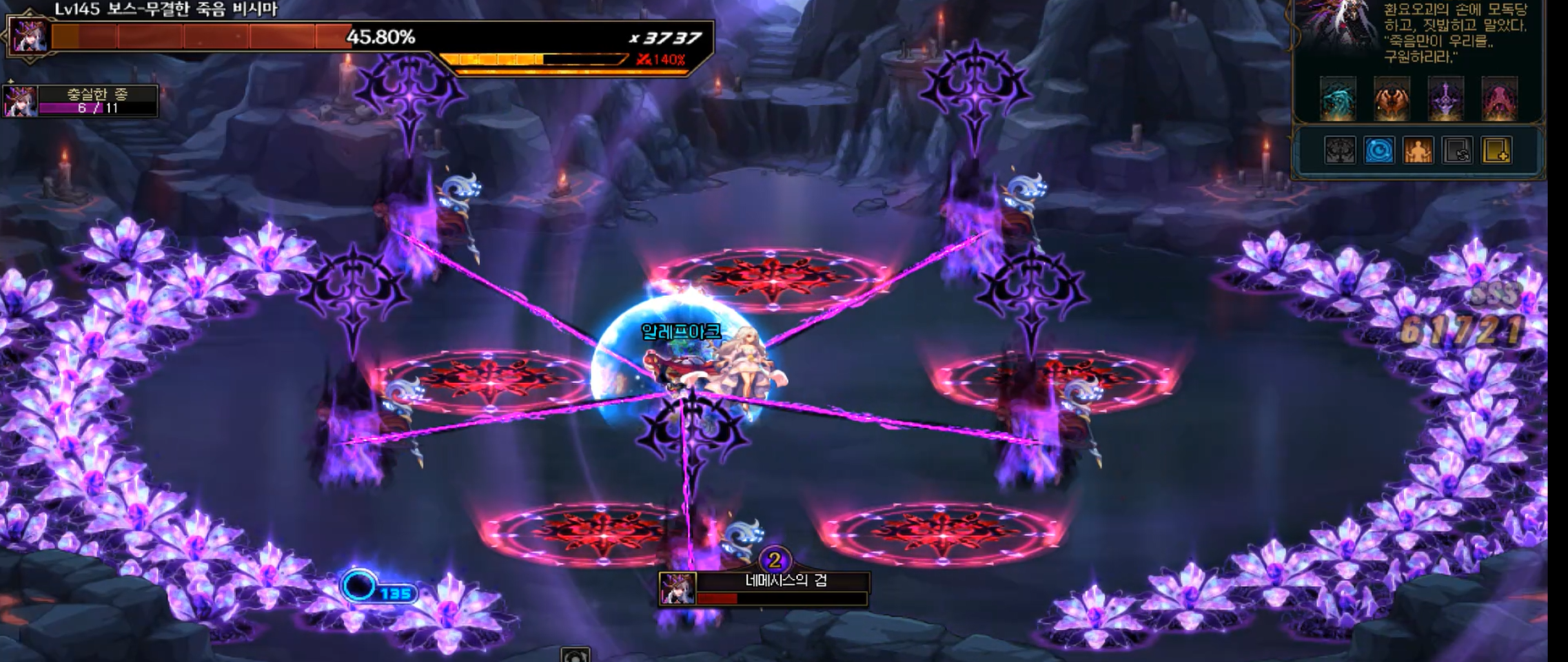Select the teal swirling creature card
Viewport: 1568px width, 662px height.
tap(1338, 99)
